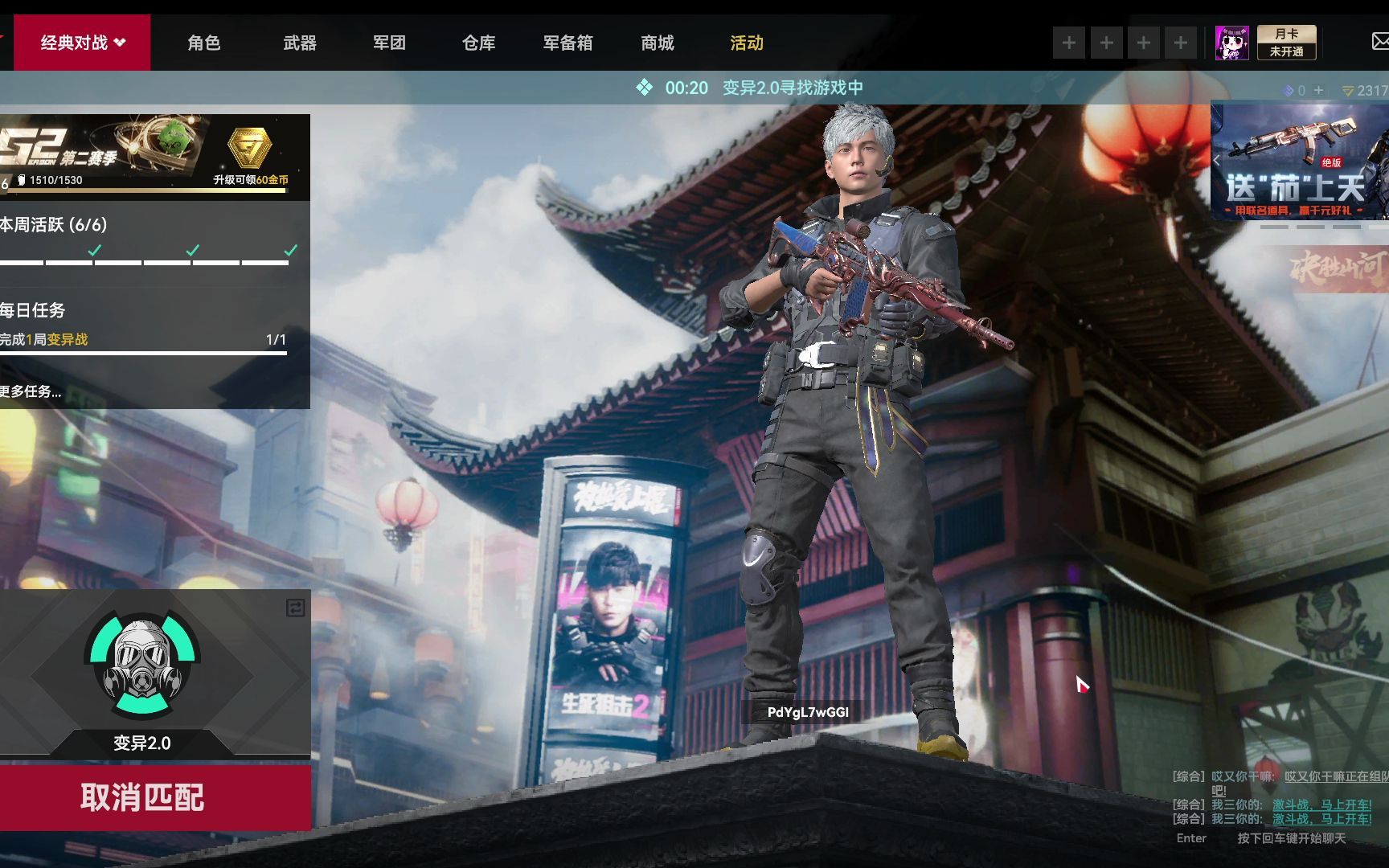Open 更多任务 to view more tasks
1389x868 pixels.
pyautogui.click(x=31, y=391)
